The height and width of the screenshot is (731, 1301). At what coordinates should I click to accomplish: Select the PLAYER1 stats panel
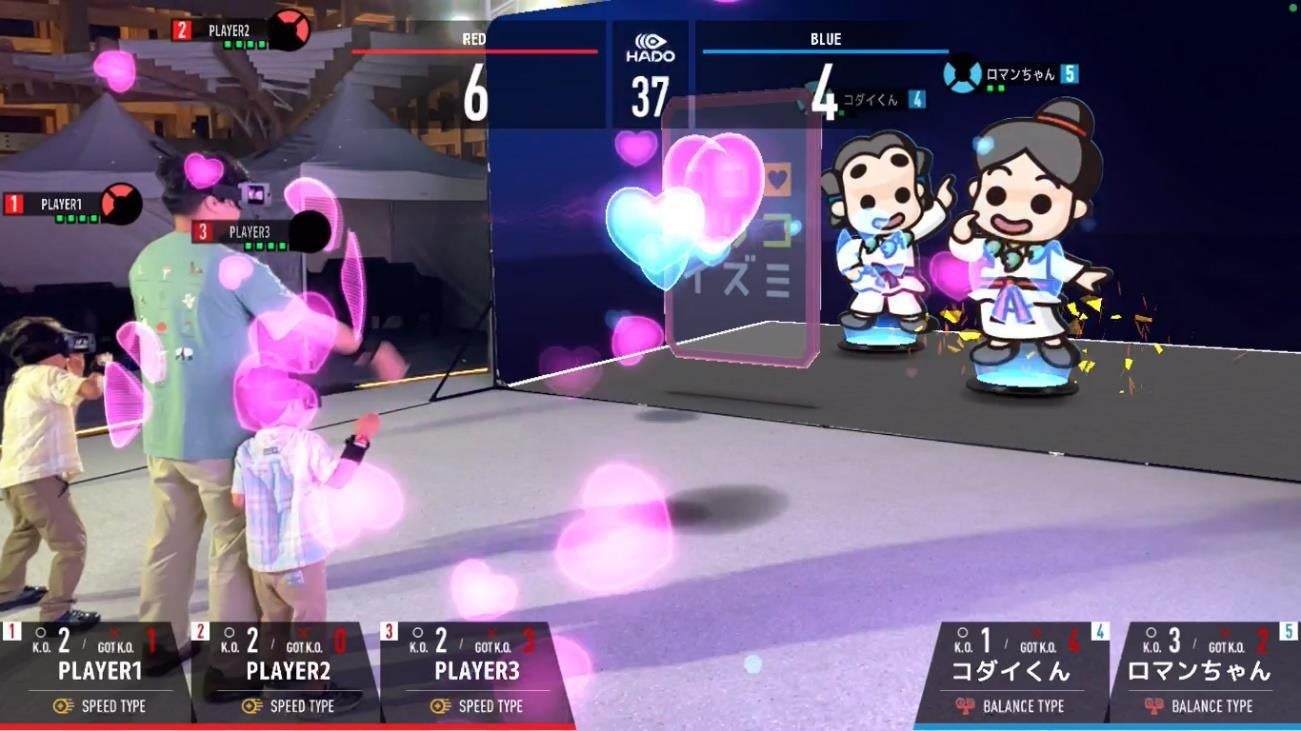tap(95, 671)
